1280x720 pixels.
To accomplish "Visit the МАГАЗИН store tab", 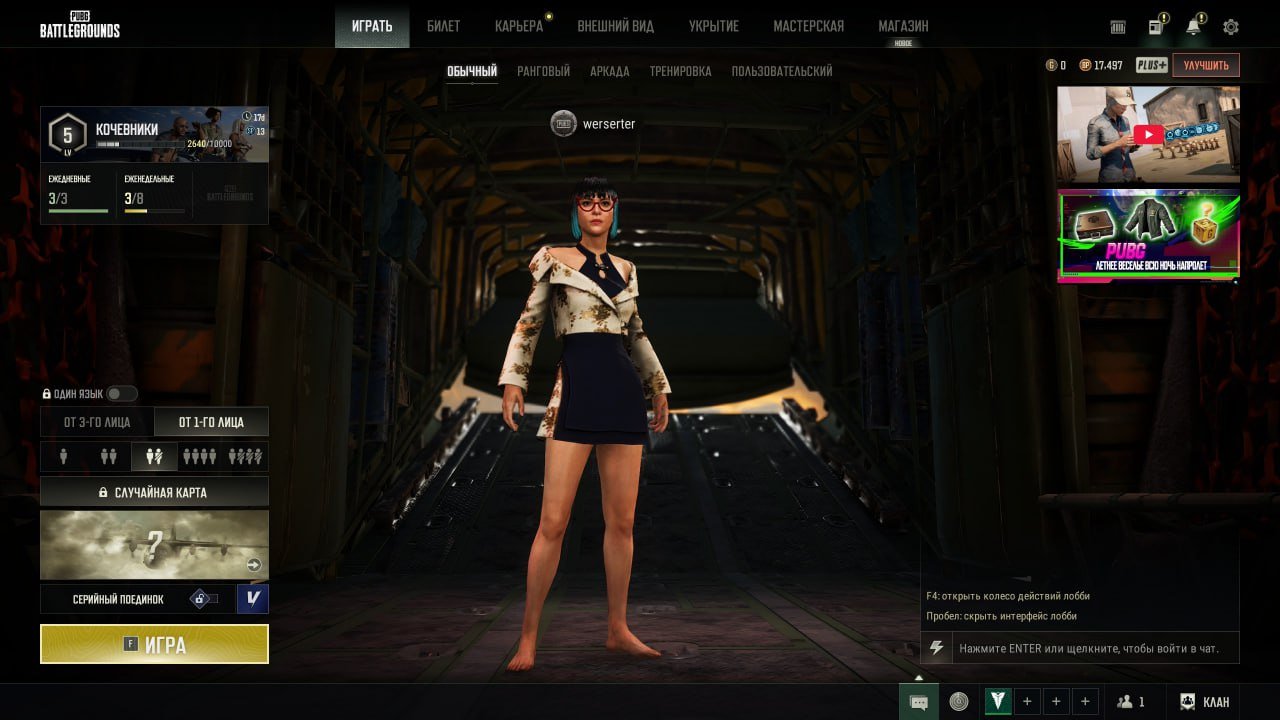I will [x=903, y=26].
